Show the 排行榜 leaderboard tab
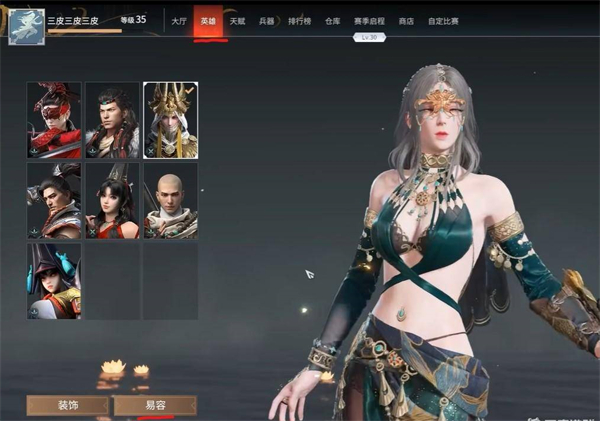Viewport: 600px width, 421px height. coord(300,20)
